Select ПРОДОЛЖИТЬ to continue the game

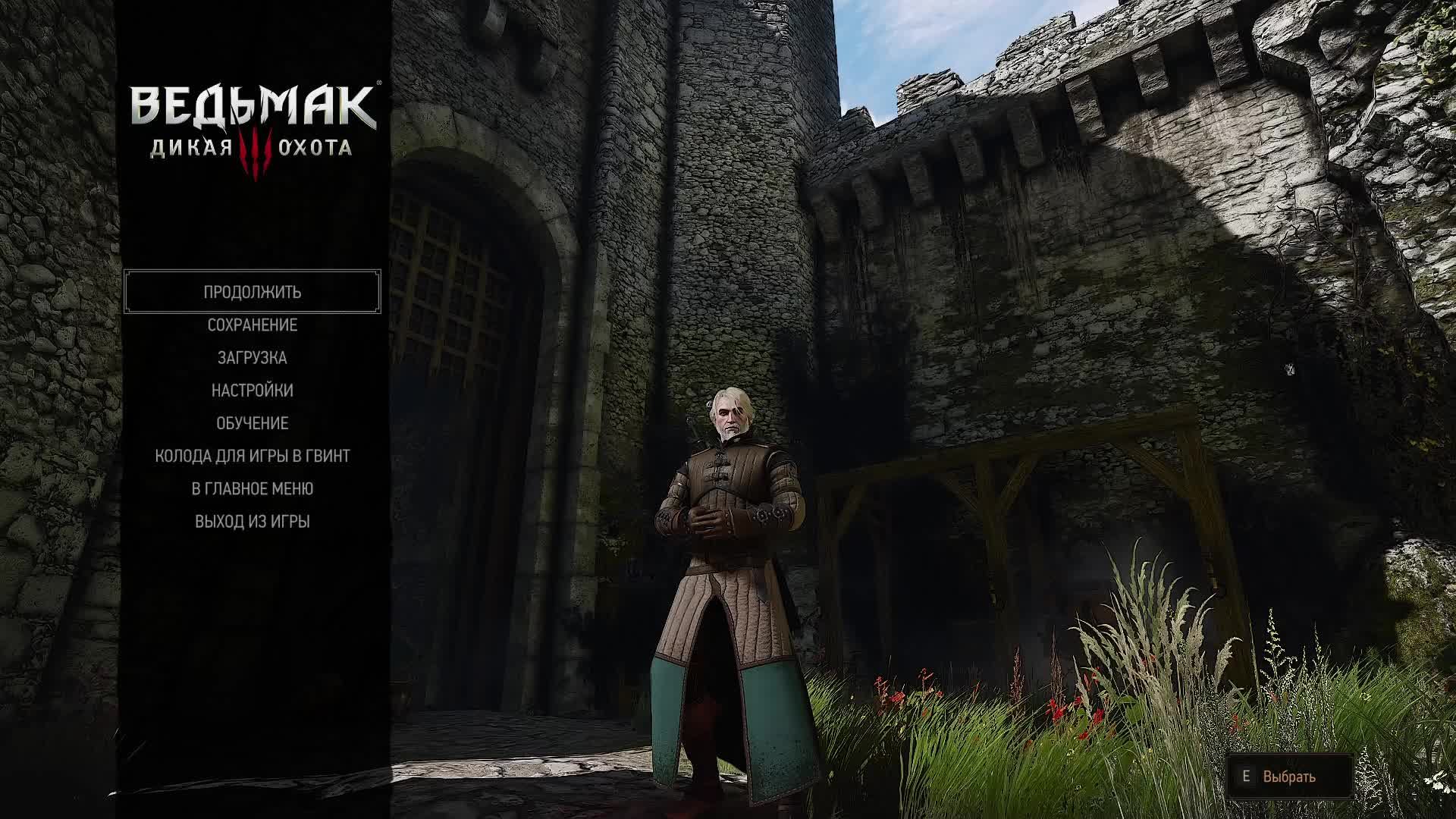click(253, 292)
